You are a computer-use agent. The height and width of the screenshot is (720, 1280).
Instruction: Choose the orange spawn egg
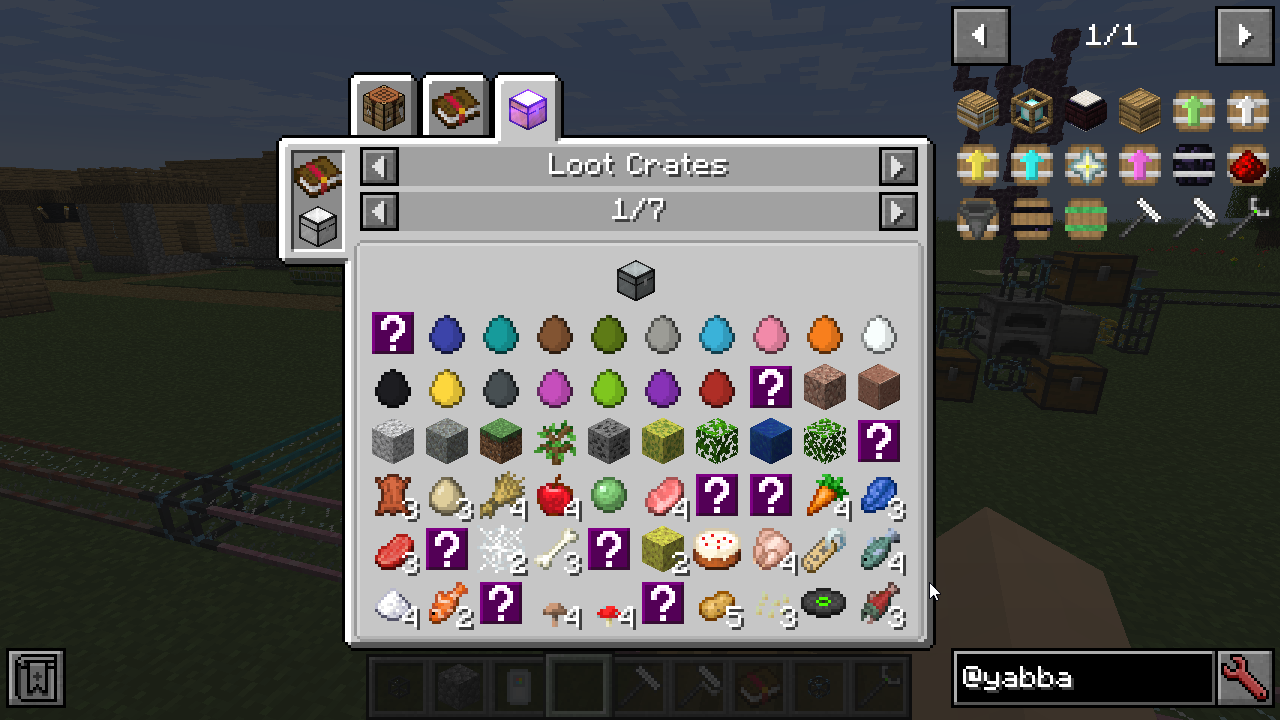(824, 333)
